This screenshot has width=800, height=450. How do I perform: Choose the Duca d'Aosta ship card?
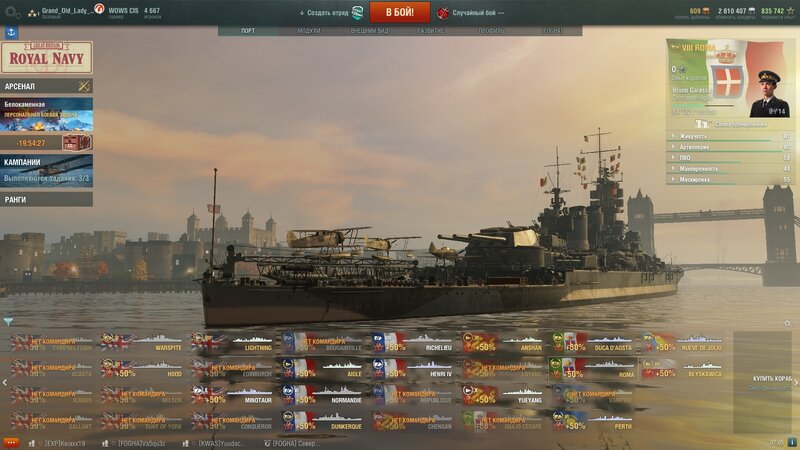click(x=595, y=342)
